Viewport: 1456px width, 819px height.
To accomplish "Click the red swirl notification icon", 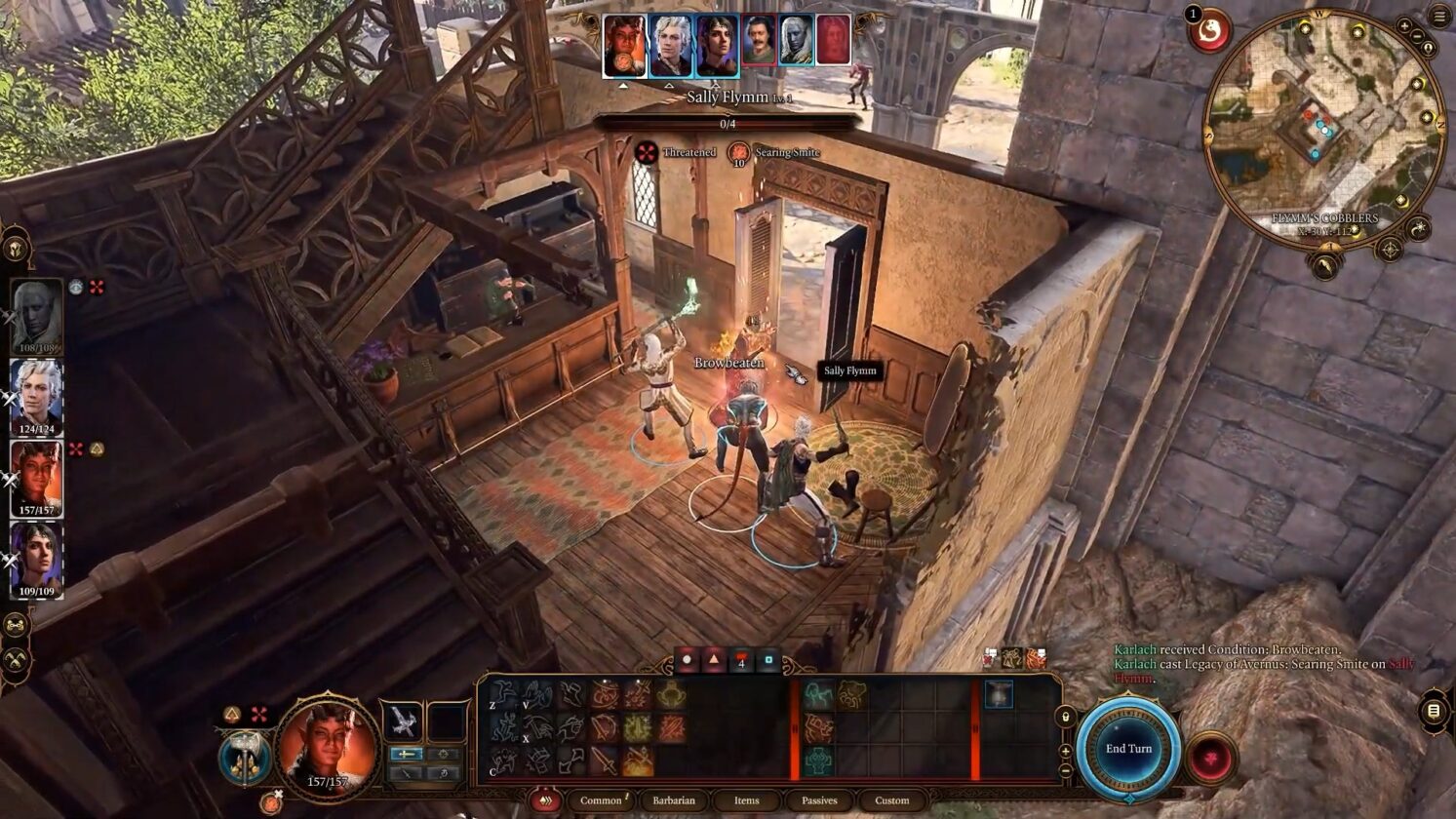I will [x=1209, y=32].
